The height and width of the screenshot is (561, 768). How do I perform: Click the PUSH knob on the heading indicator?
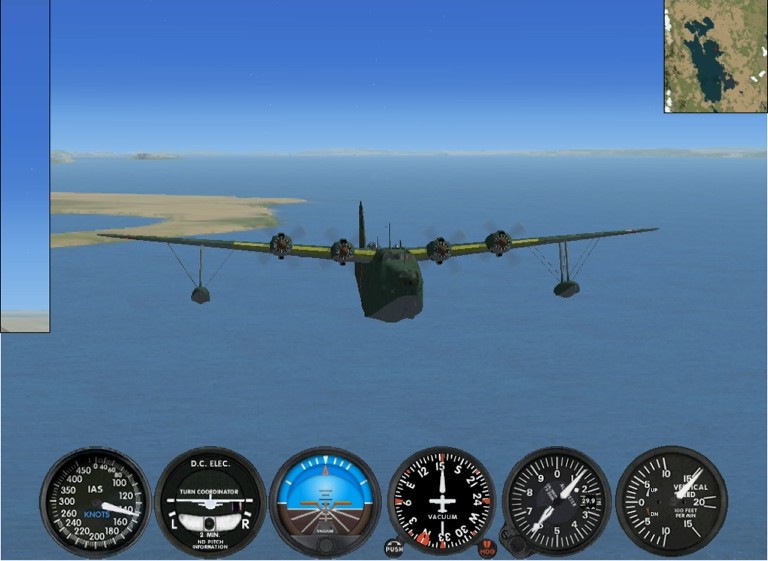394,547
